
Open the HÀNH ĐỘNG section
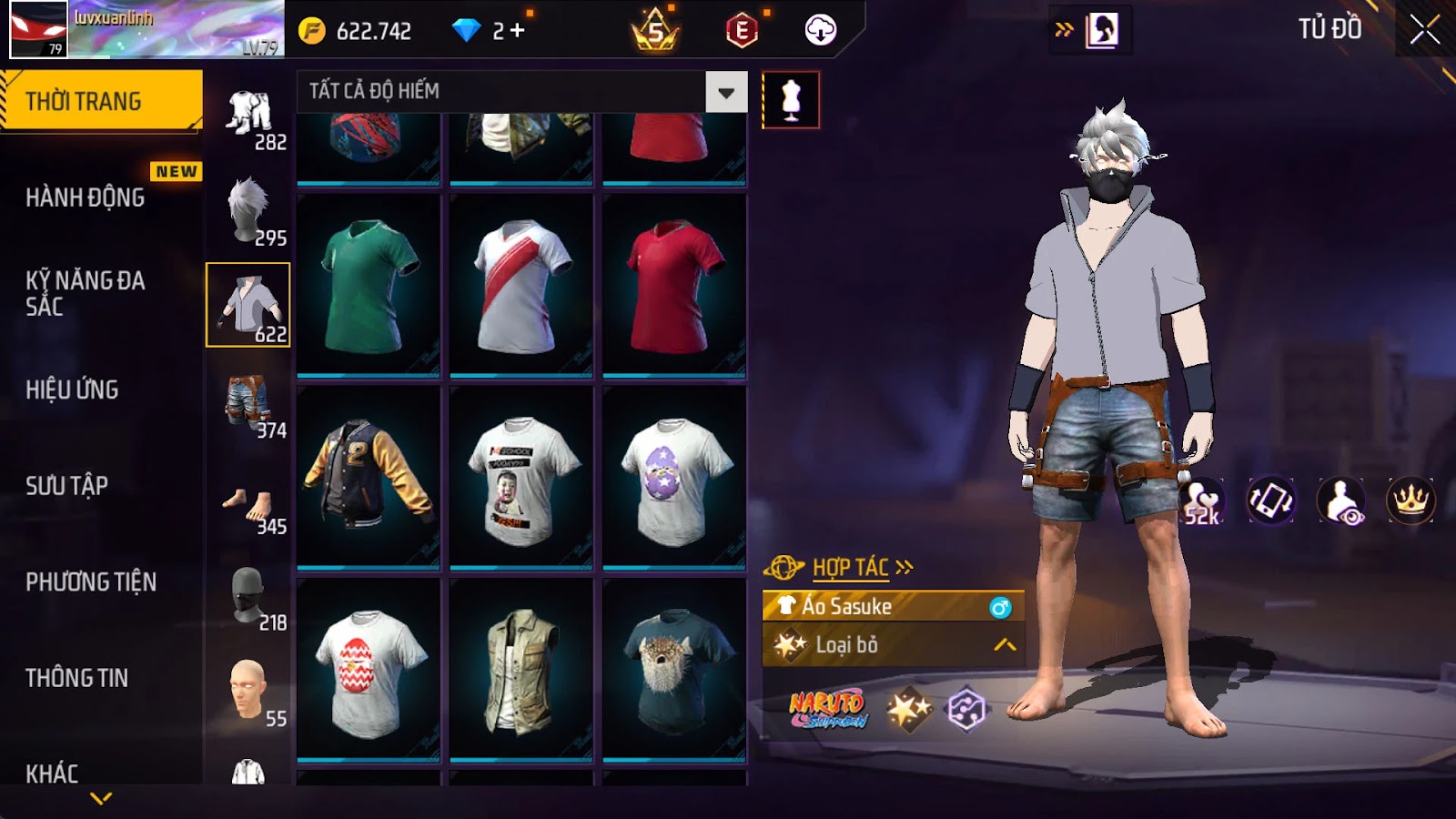tap(86, 197)
